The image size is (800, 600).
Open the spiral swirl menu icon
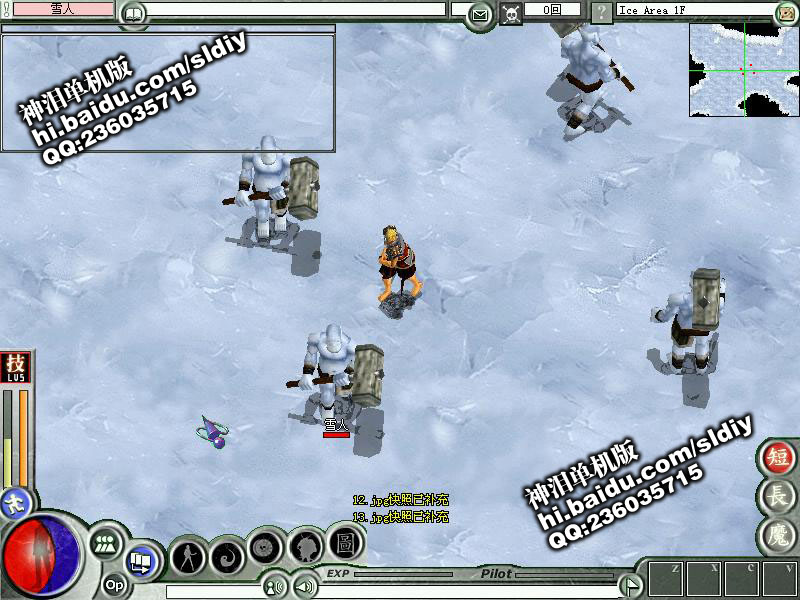click(x=228, y=553)
